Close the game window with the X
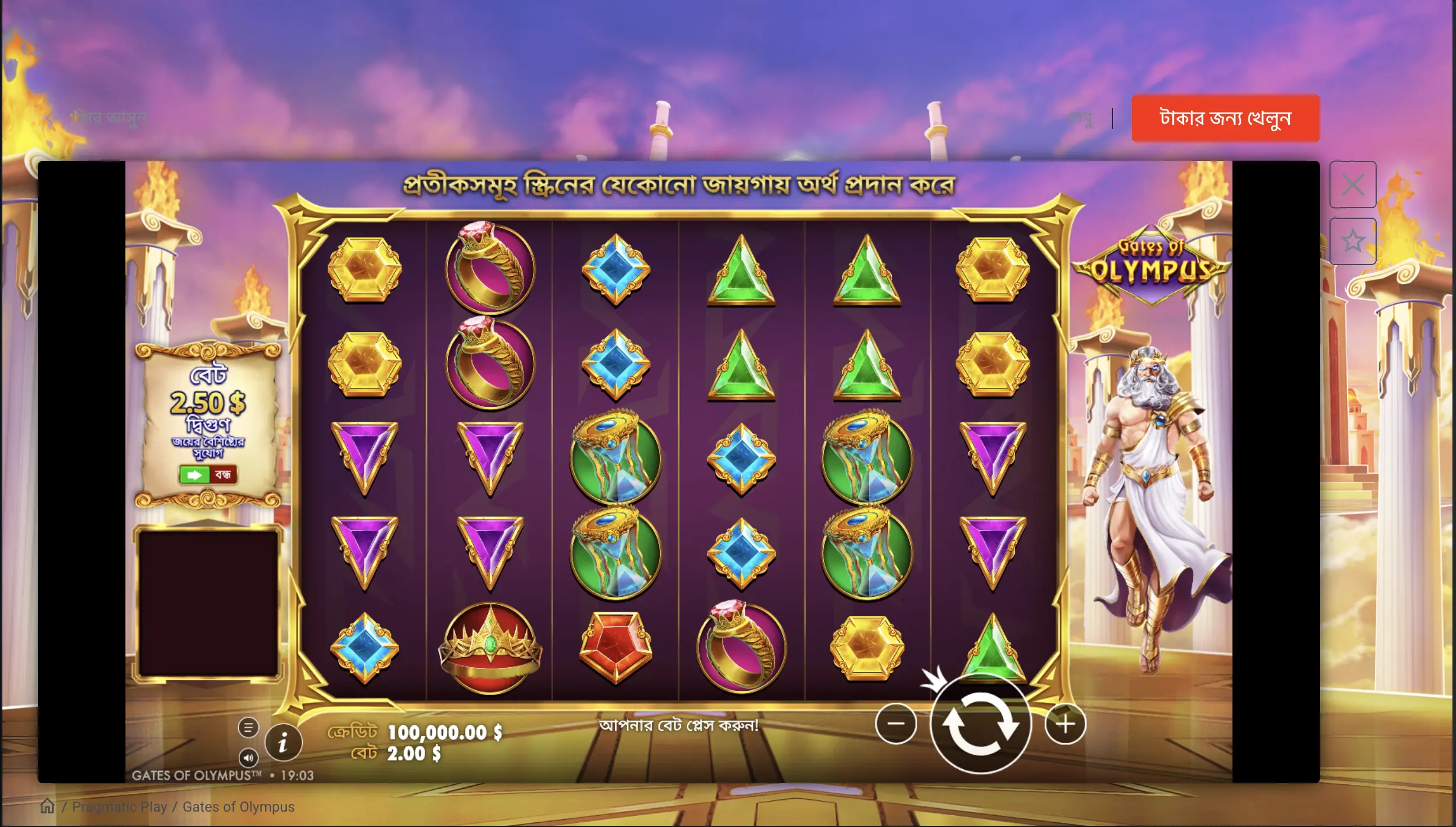1456x827 pixels. tap(1353, 185)
